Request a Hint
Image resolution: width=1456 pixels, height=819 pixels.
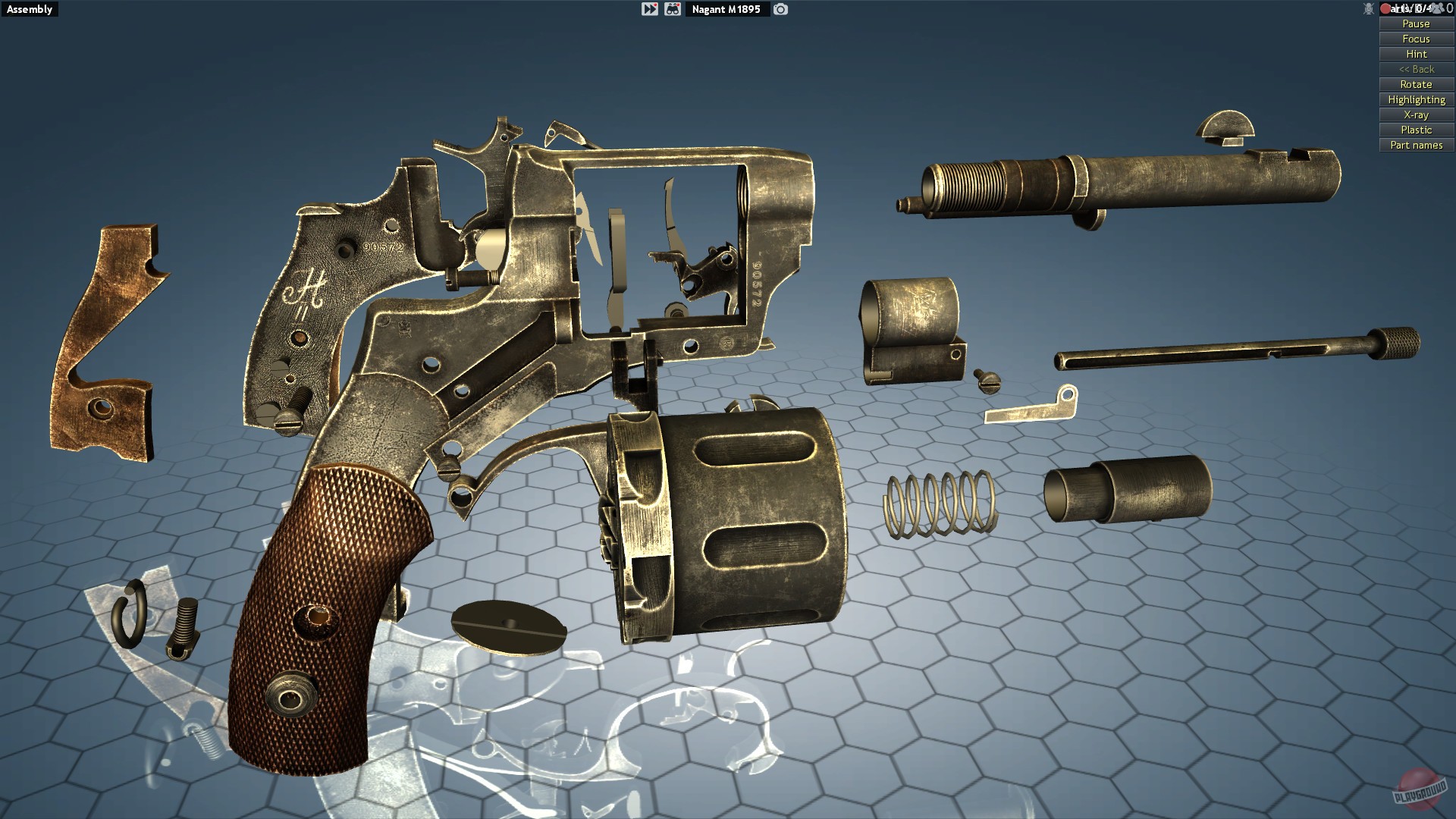coord(1415,54)
